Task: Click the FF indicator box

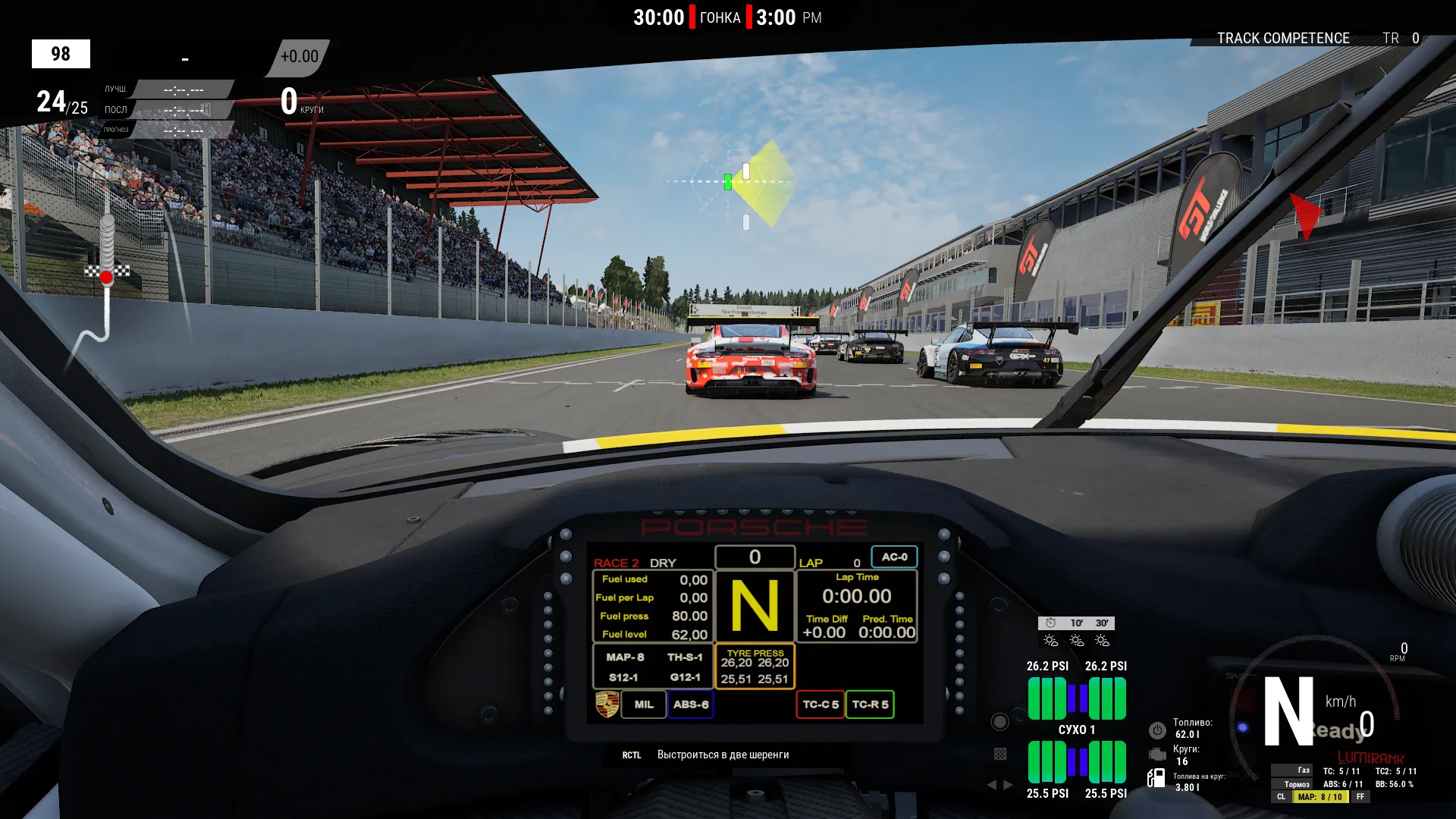Action: [x=1360, y=797]
